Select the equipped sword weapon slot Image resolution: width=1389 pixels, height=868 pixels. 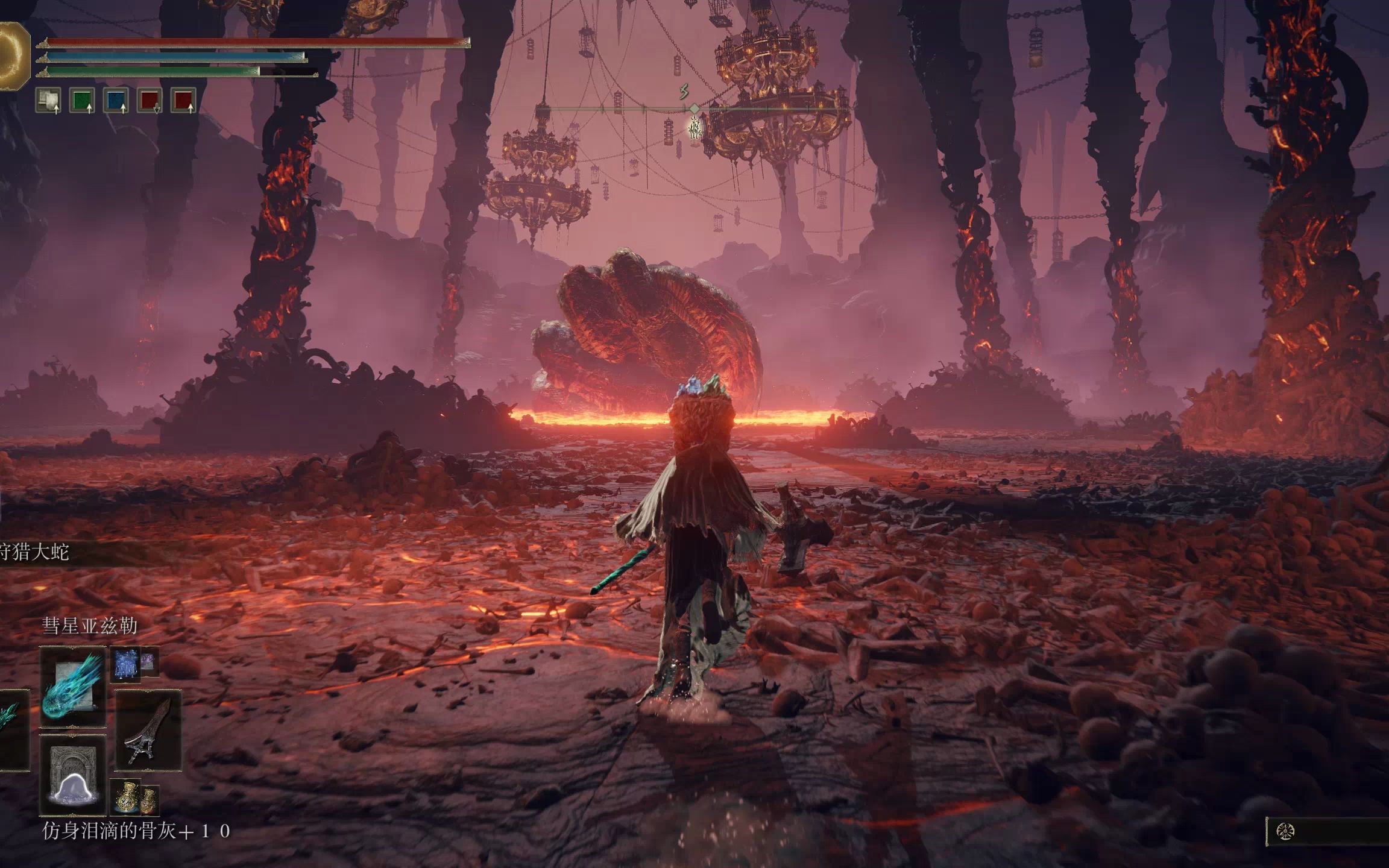click(x=148, y=730)
